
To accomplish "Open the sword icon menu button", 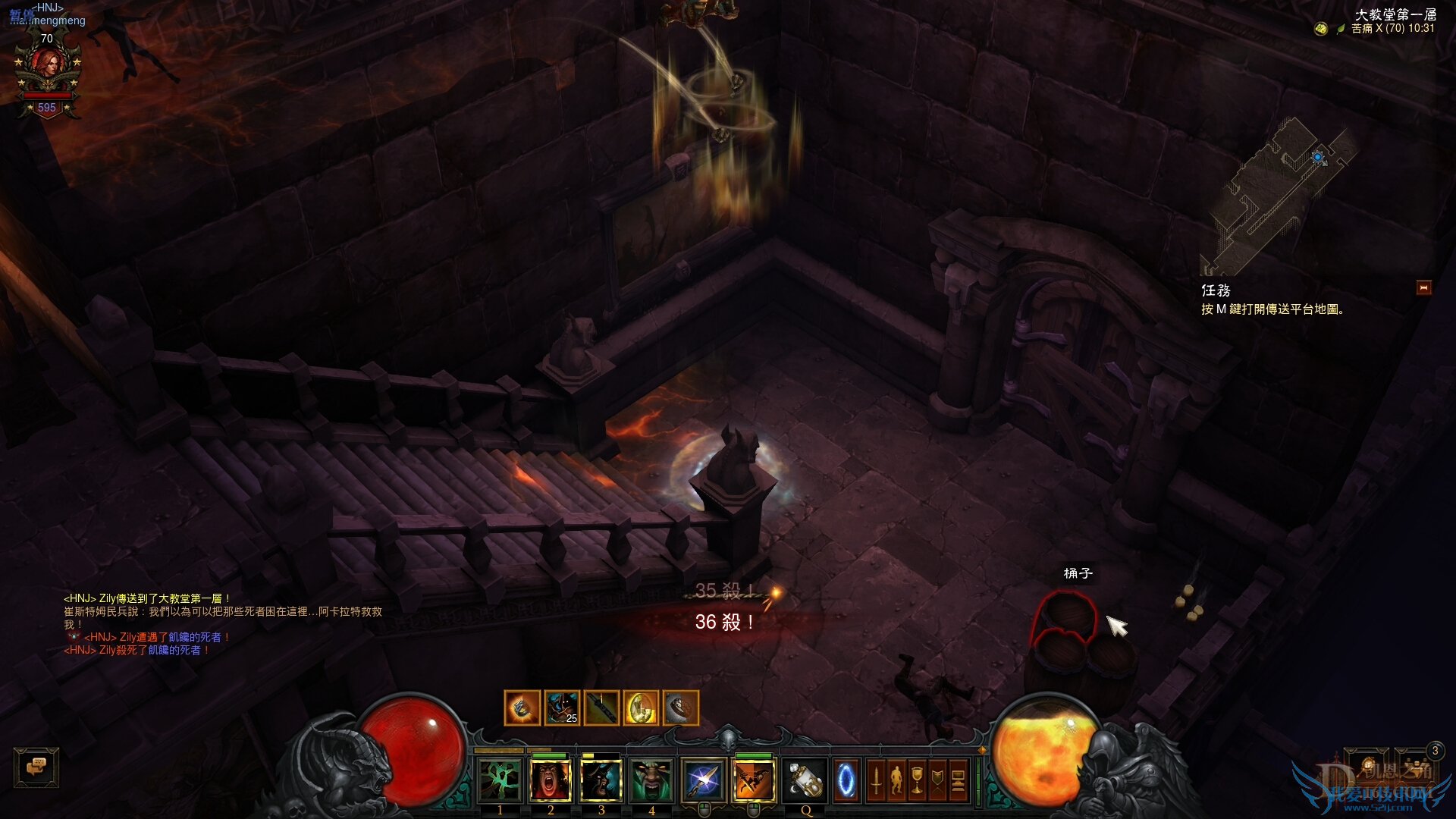I will [876, 780].
